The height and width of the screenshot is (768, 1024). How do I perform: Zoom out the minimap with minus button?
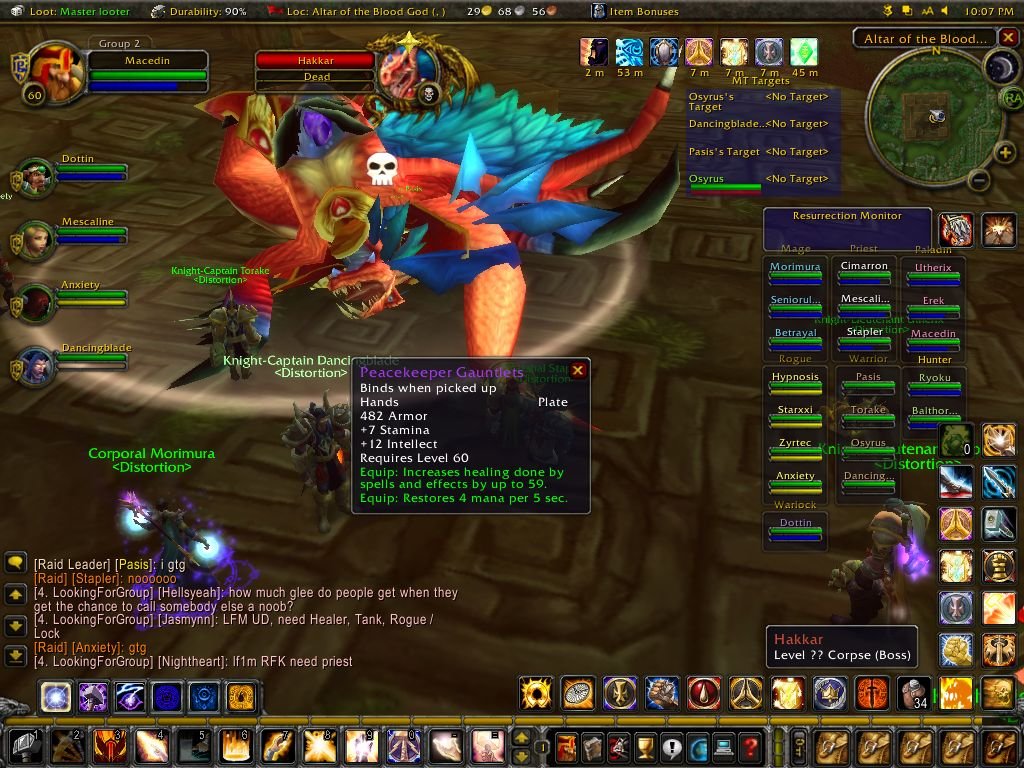click(979, 180)
